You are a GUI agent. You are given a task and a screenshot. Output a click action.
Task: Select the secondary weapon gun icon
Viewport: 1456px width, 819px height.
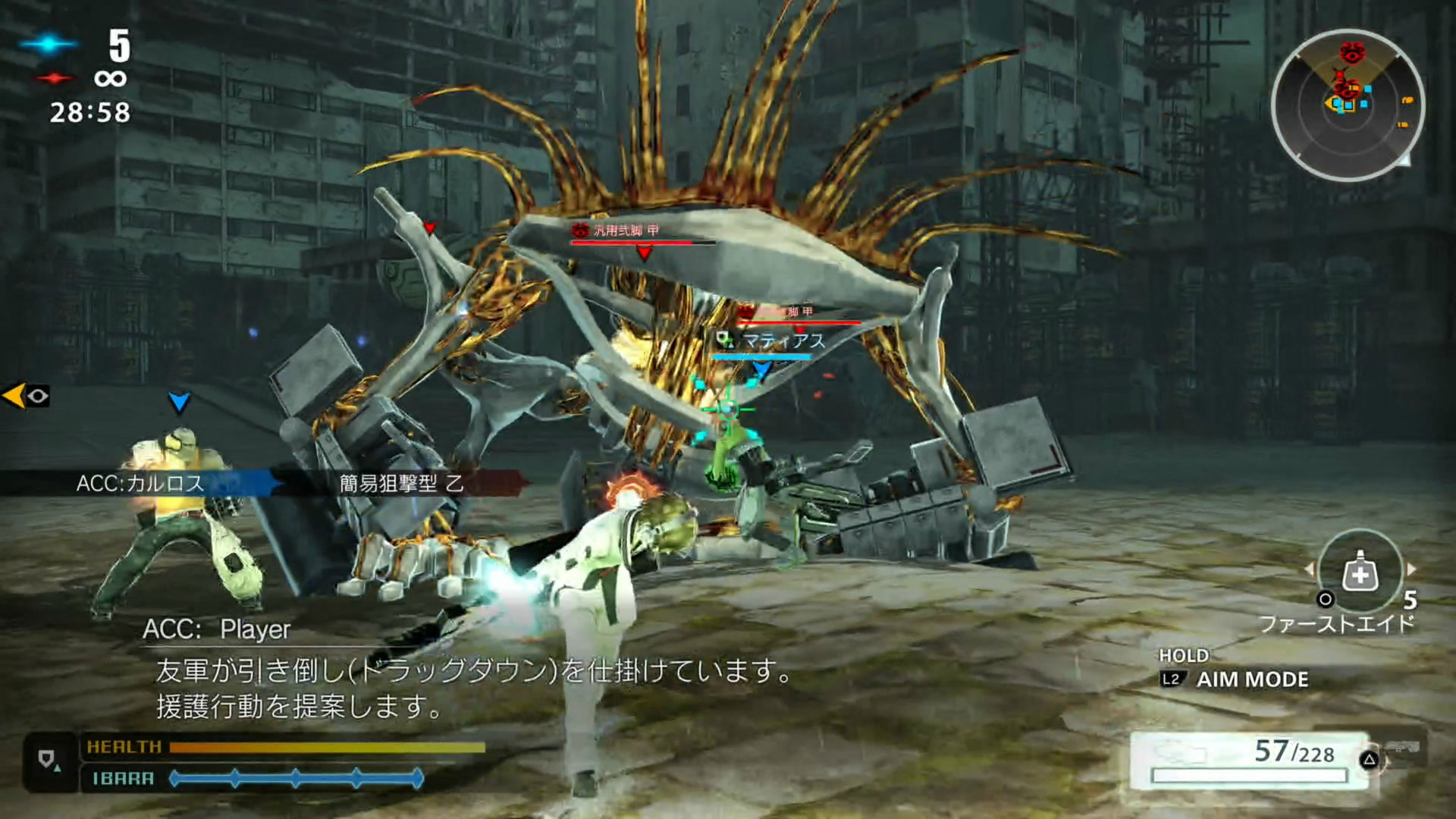coord(1401,749)
